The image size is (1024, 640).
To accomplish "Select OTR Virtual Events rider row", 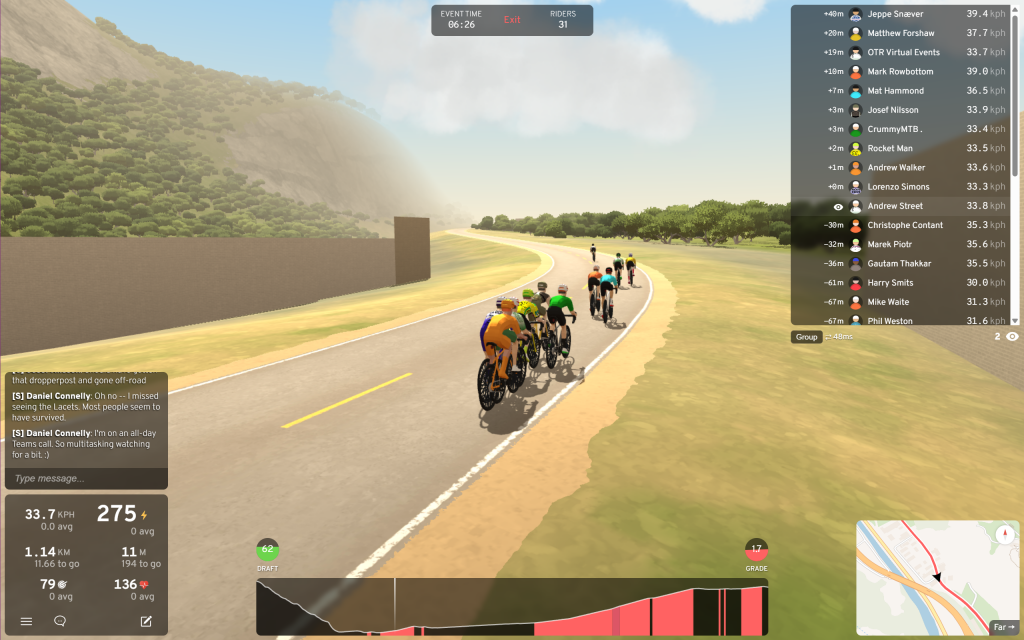I will (903, 52).
